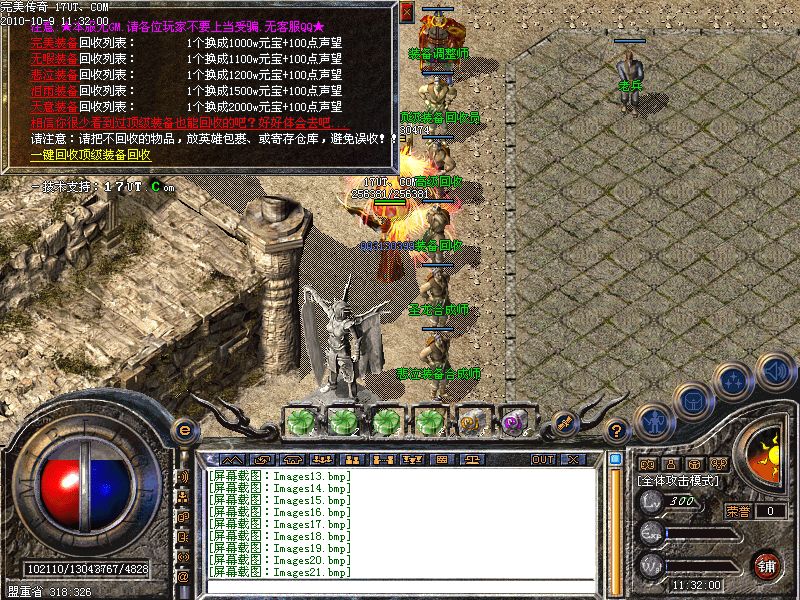Select the 无暇装备 recycling link
This screenshot has width=800, height=600.
pos(54,59)
